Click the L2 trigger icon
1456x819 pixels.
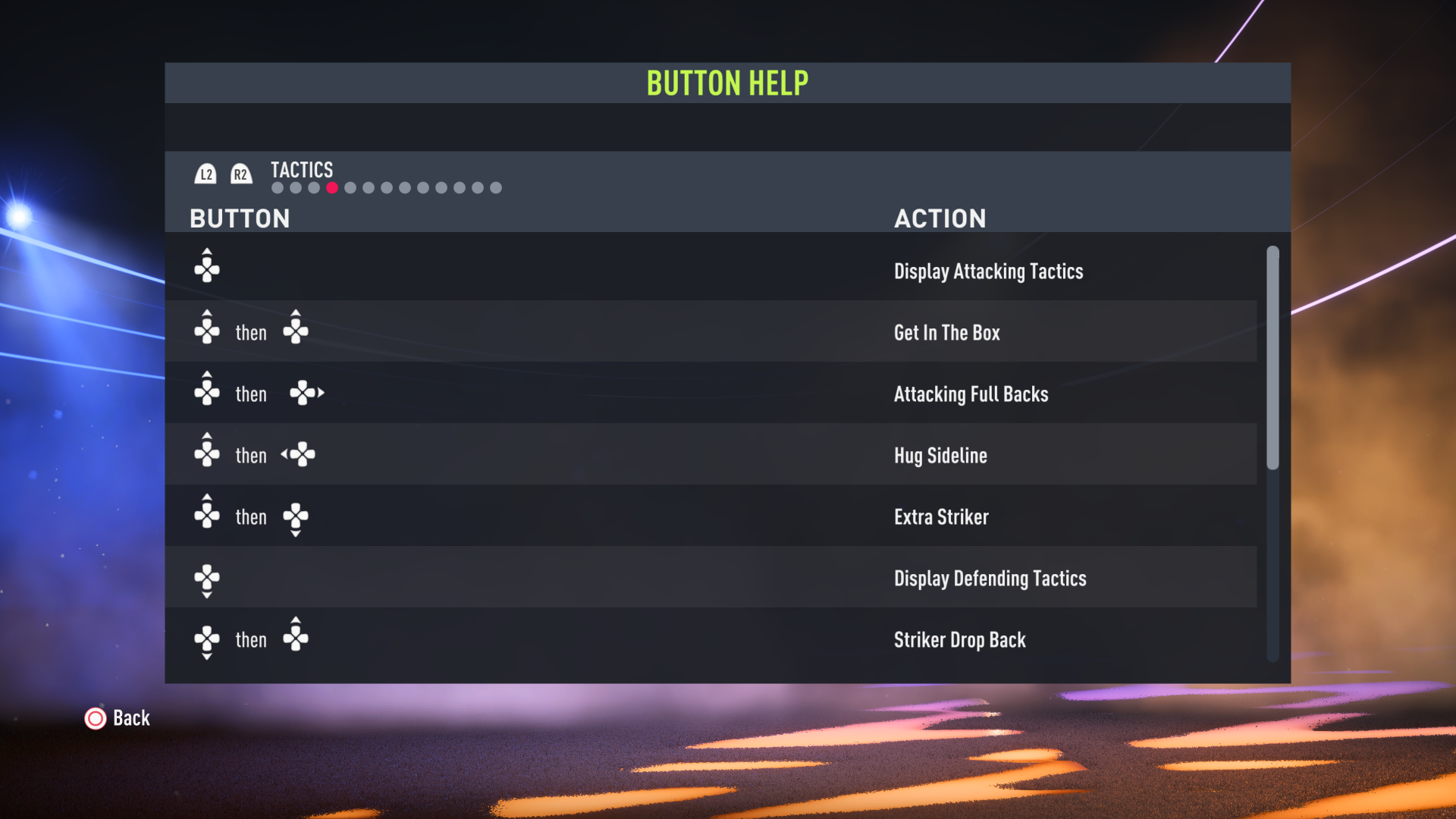[x=206, y=174]
